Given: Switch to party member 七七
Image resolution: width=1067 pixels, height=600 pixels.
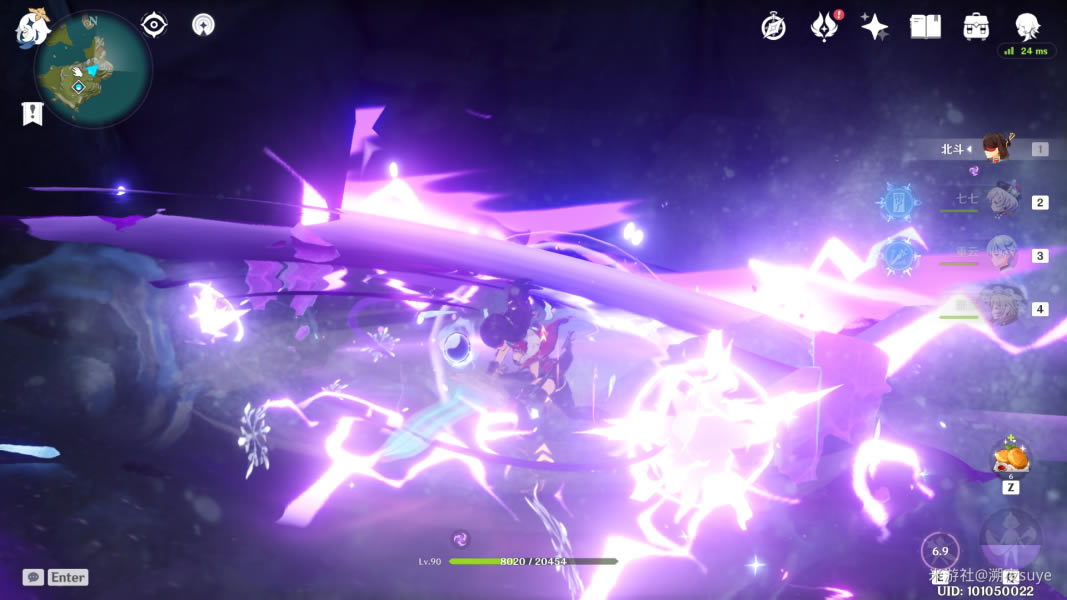Looking at the screenshot, I should 1001,202.
